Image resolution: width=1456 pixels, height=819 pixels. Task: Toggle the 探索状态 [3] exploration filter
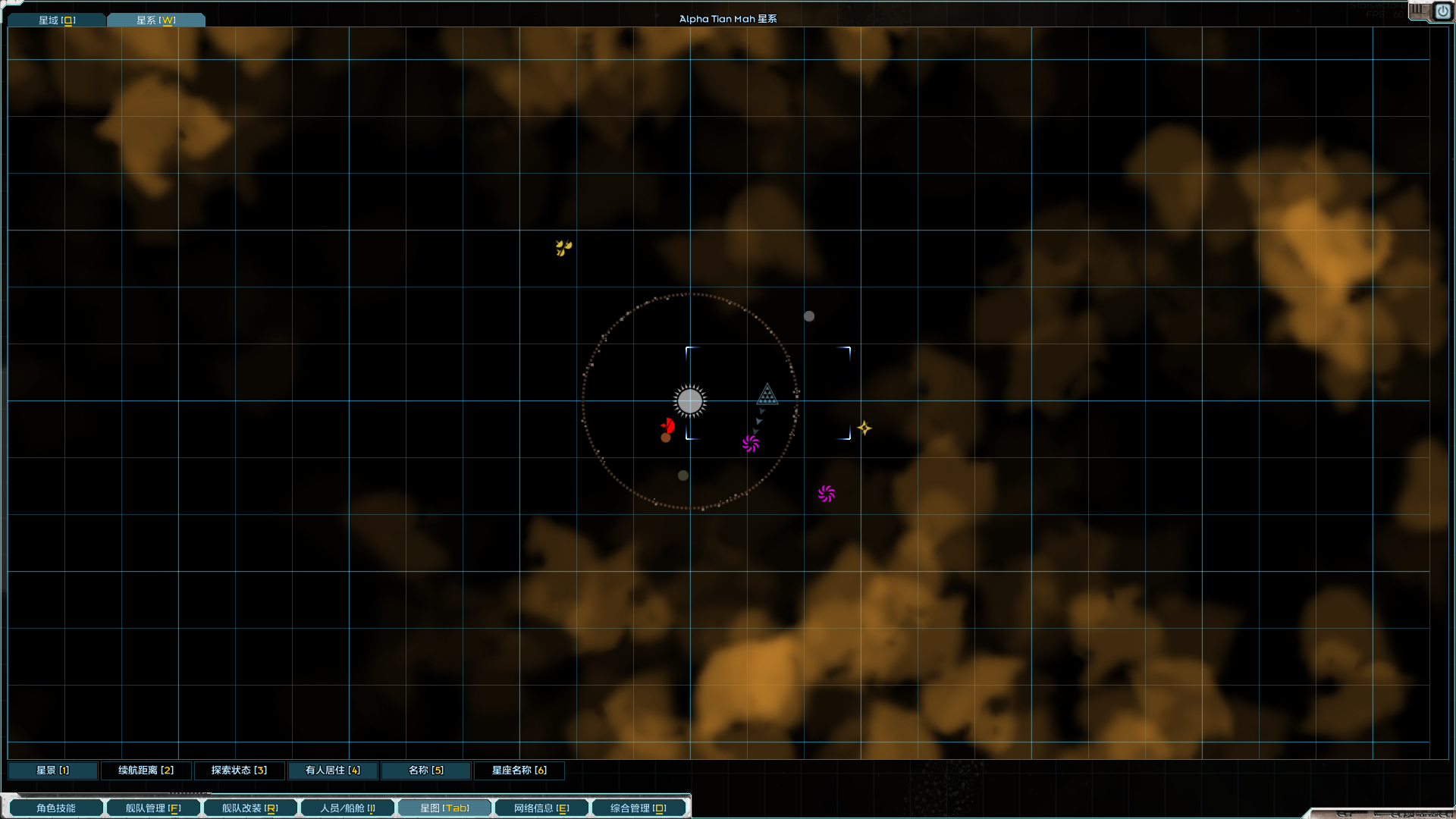click(239, 770)
